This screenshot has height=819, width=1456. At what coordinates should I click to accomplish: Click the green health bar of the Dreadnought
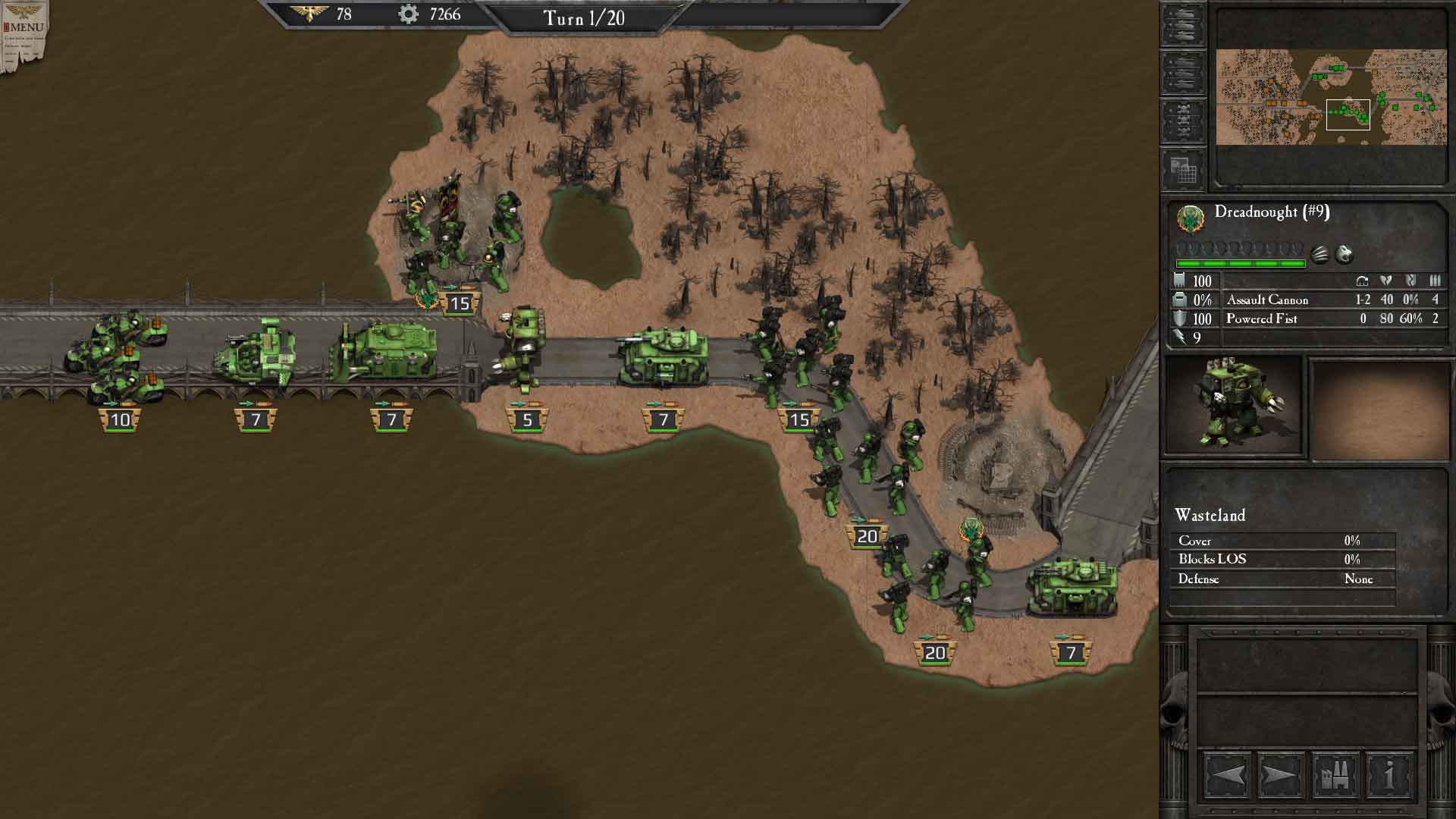click(x=1240, y=263)
